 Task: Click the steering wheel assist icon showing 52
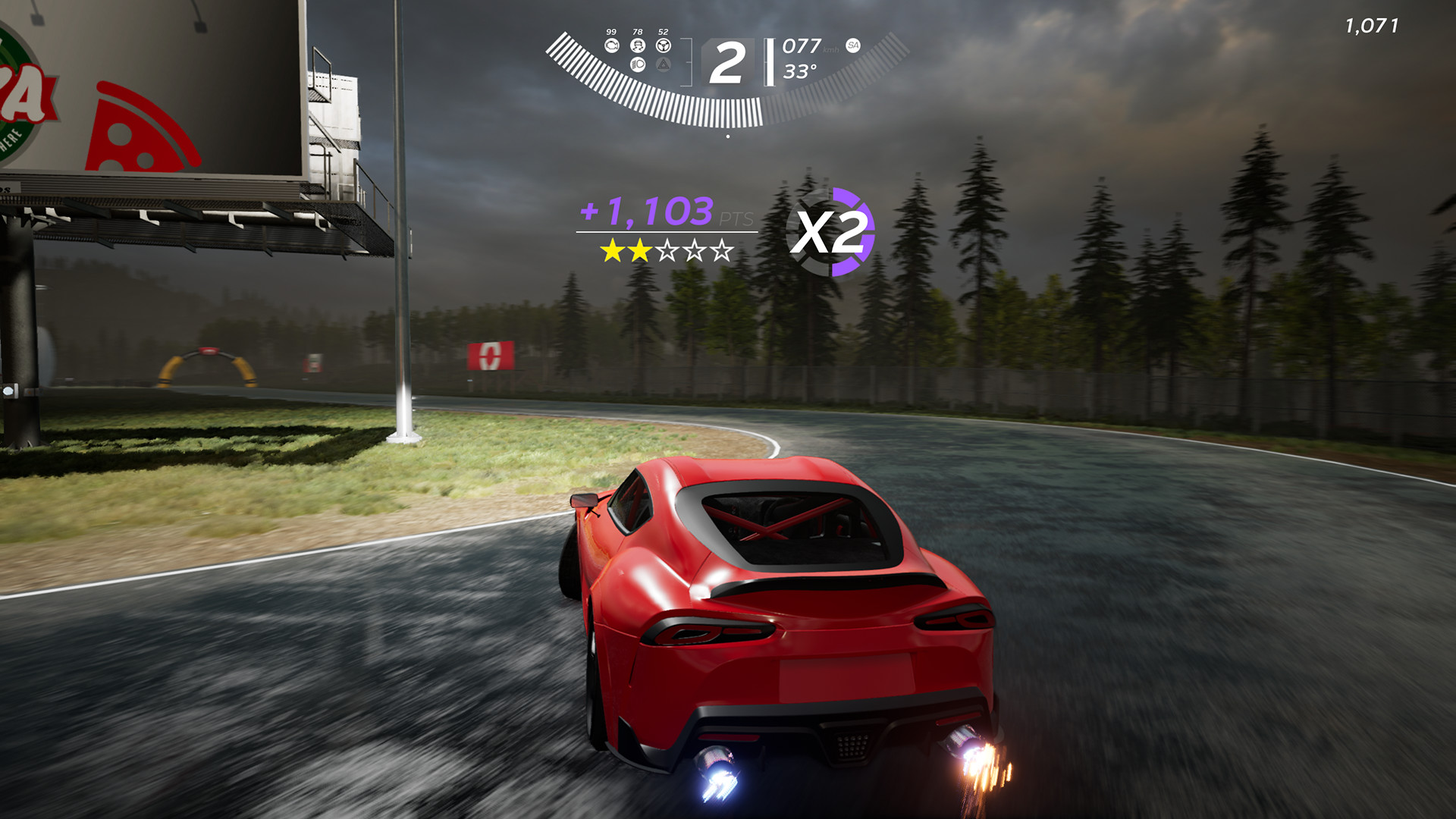tap(664, 46)
